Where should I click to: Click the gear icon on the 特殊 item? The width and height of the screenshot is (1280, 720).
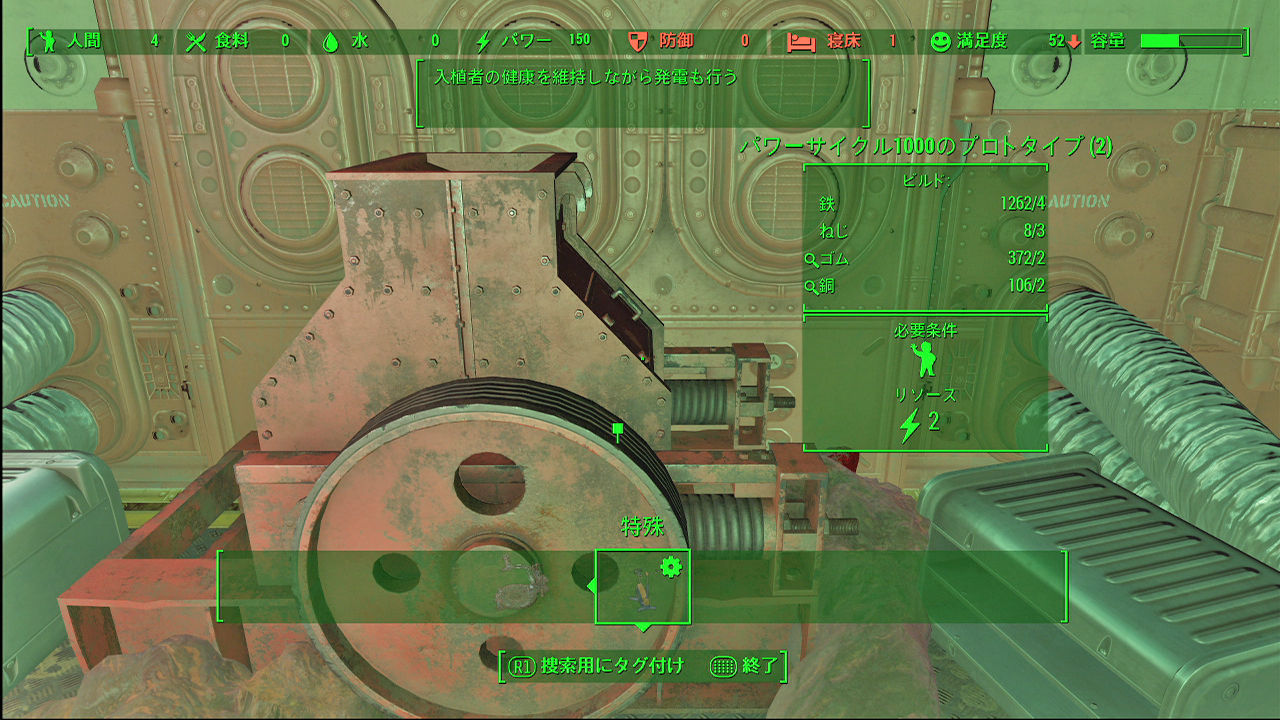coord(673,566)
